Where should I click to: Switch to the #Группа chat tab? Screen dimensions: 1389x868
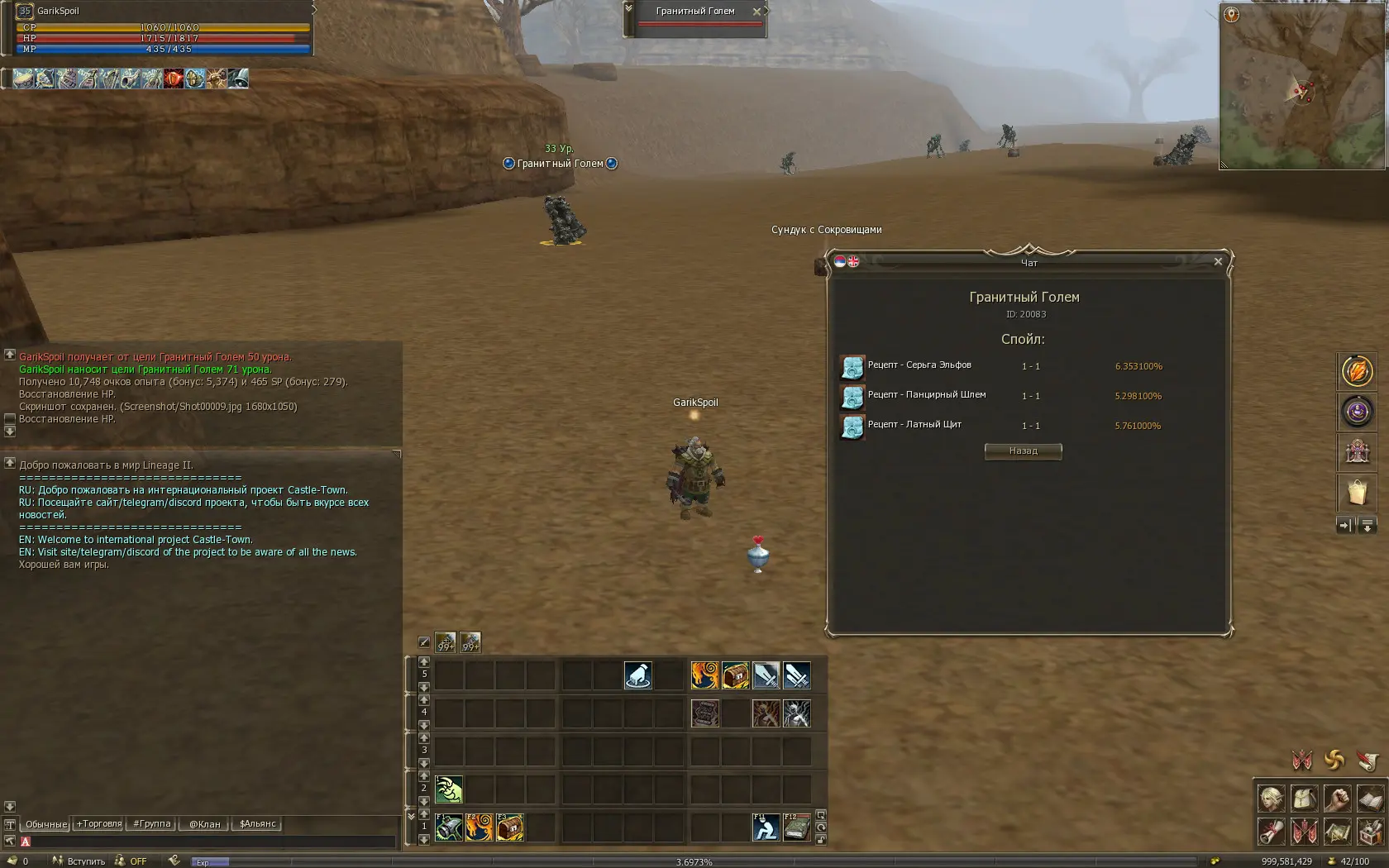152,824
